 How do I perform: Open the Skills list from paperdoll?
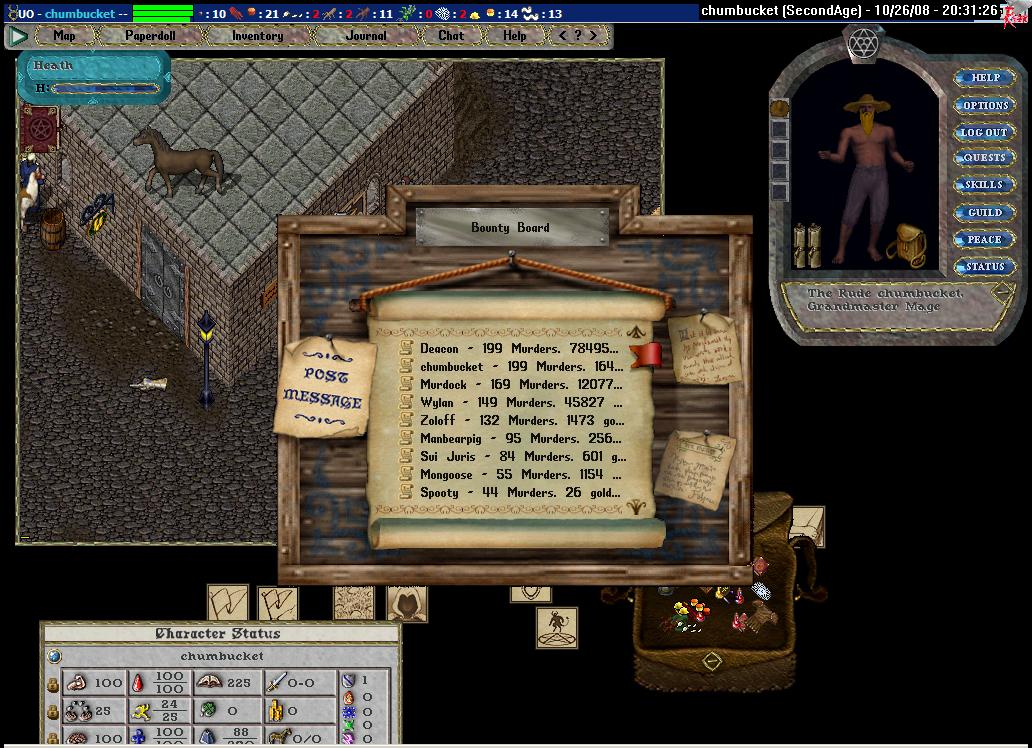click(x=985, y=185)
